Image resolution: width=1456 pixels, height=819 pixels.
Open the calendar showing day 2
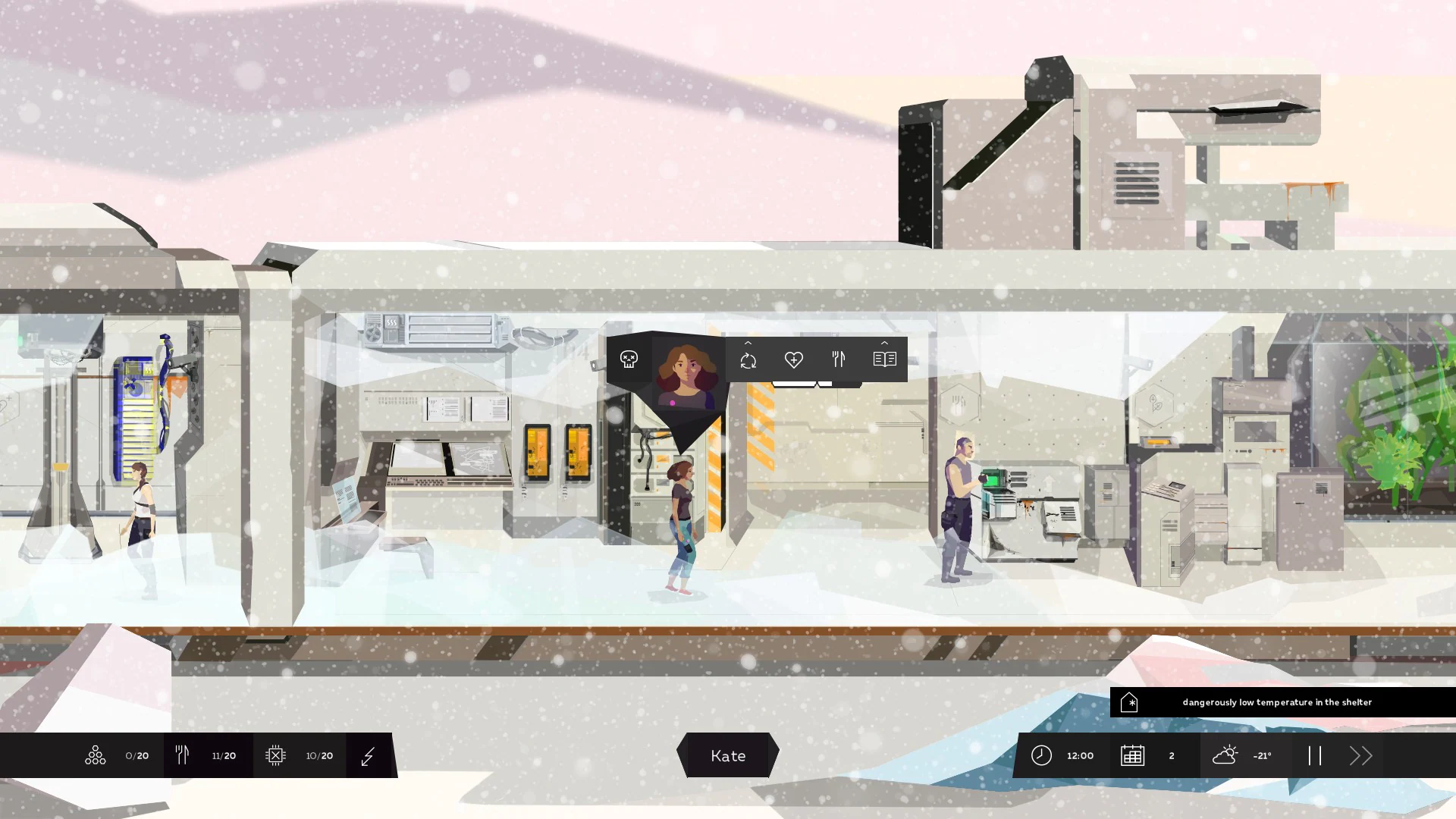point(1132,755)
